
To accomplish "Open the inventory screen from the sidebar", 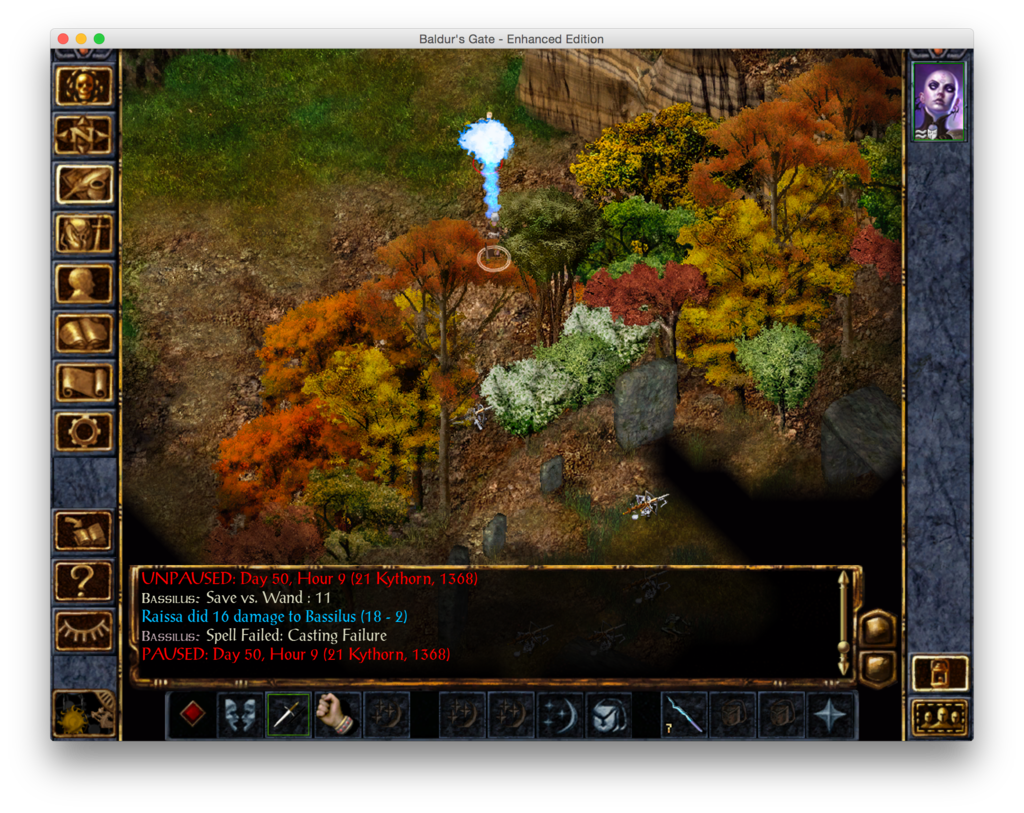I will tap(83, 233).
